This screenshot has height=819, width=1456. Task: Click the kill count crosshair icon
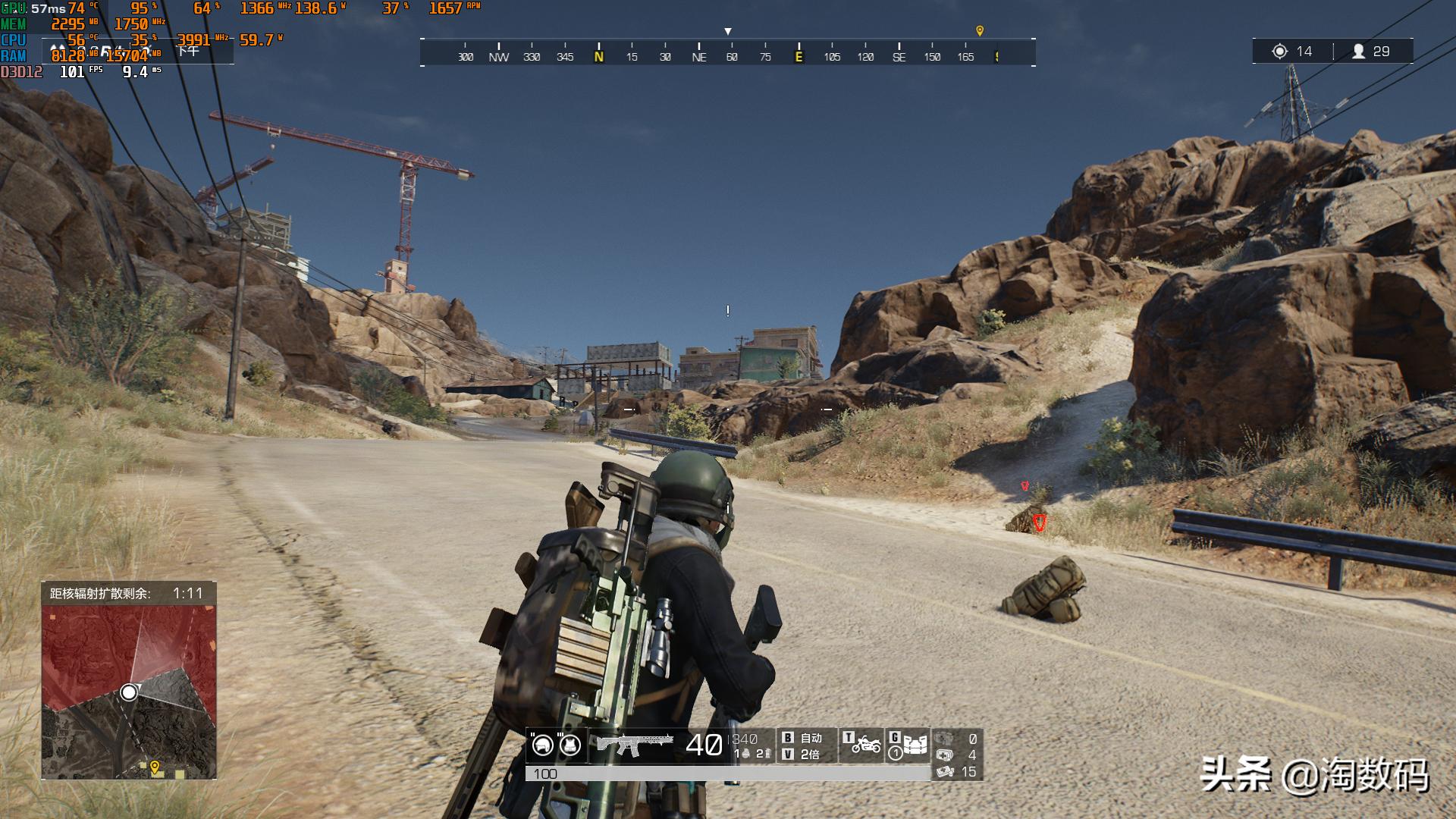[x=1280, y=52]
